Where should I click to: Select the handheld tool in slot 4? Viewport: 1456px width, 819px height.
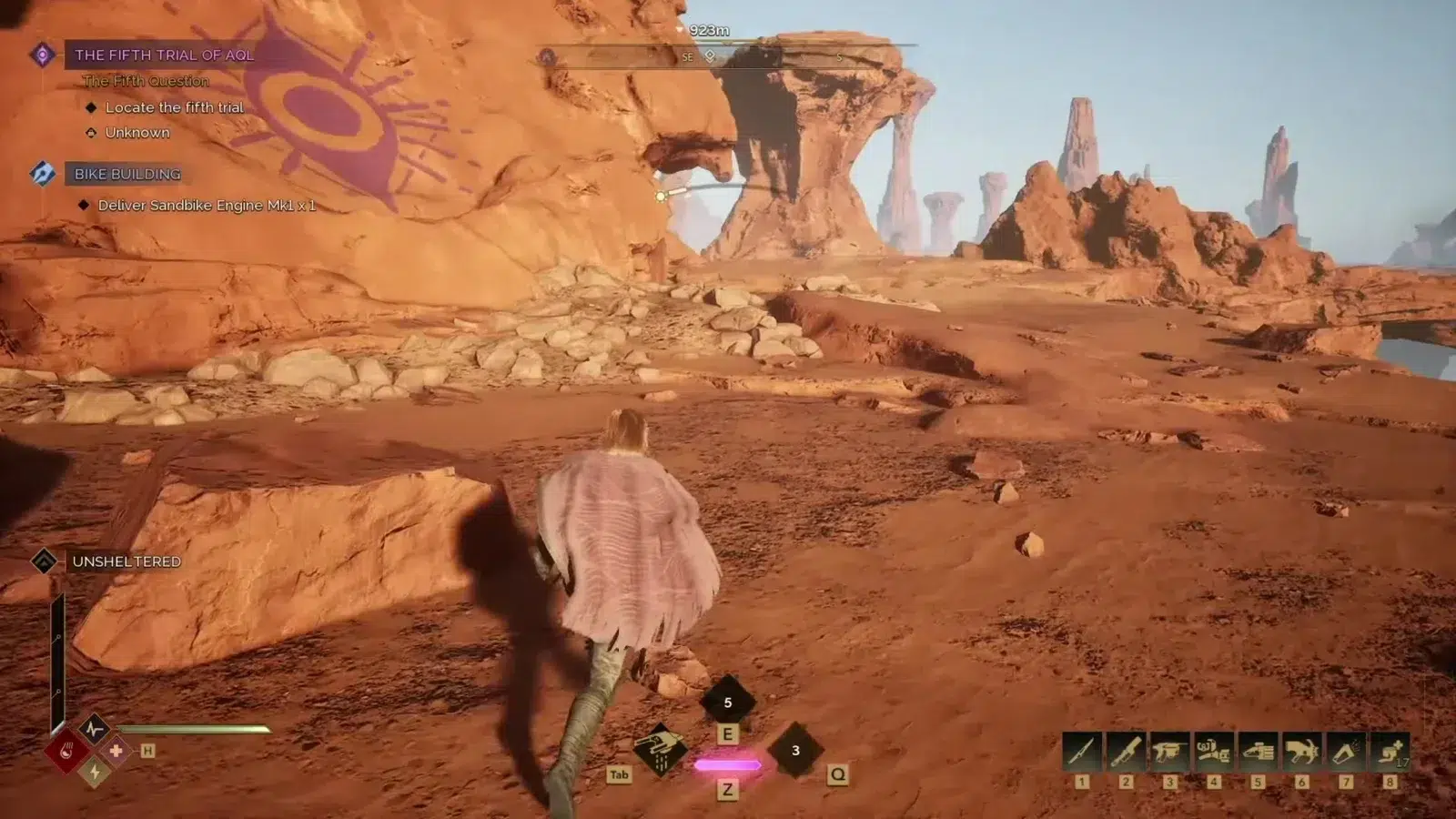pyautogui.click(x=1214, y=752)
